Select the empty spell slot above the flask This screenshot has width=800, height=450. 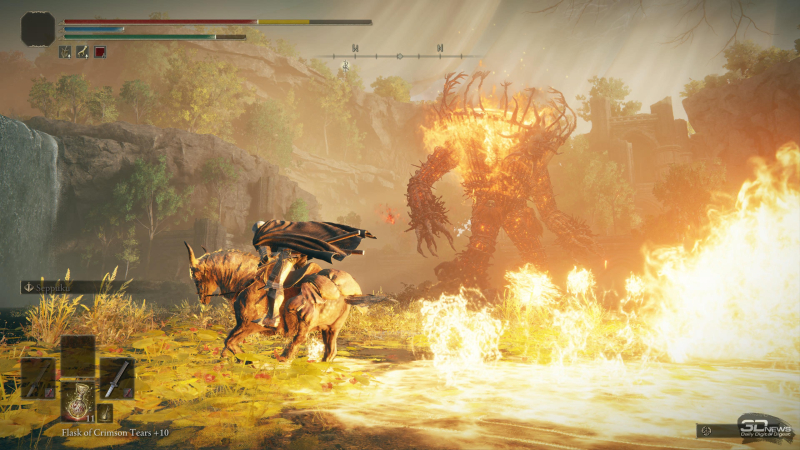click(77, 355)
